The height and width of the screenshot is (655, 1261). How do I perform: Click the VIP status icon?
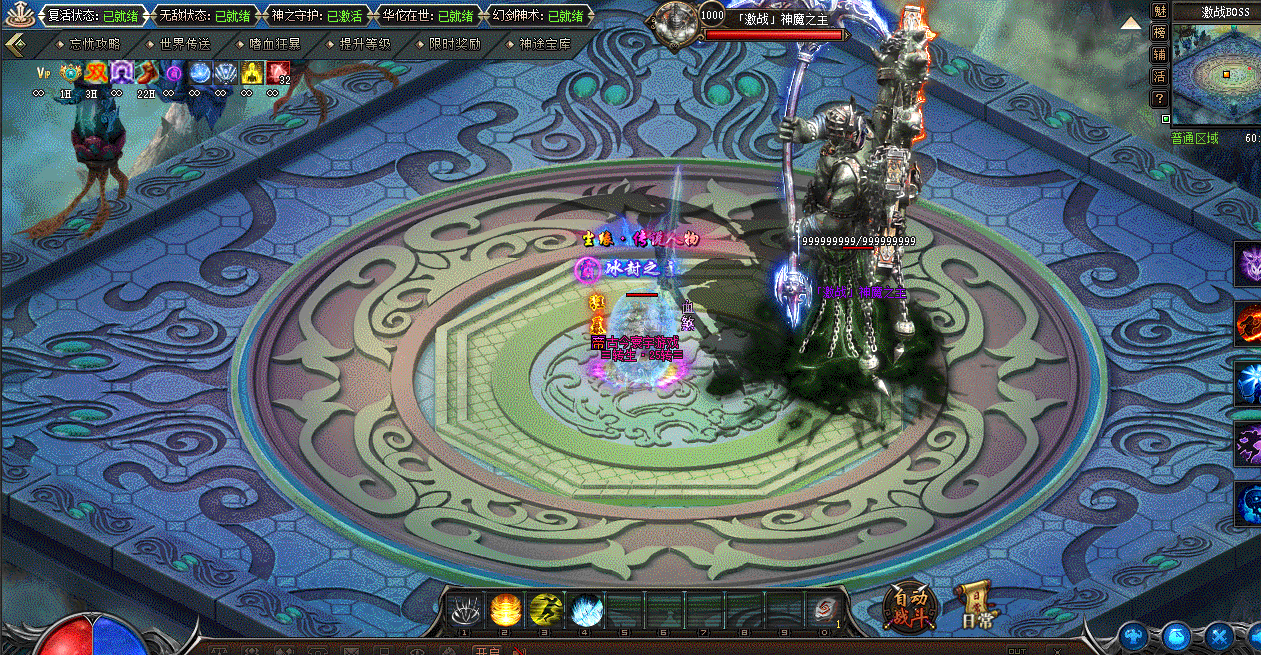coord(43,72)
